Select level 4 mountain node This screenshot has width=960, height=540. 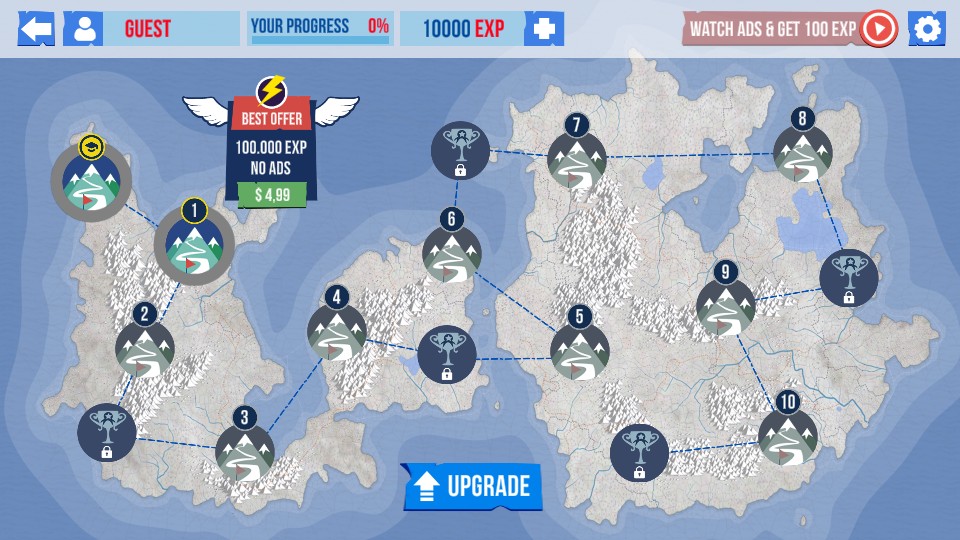[x=337, y=331]
